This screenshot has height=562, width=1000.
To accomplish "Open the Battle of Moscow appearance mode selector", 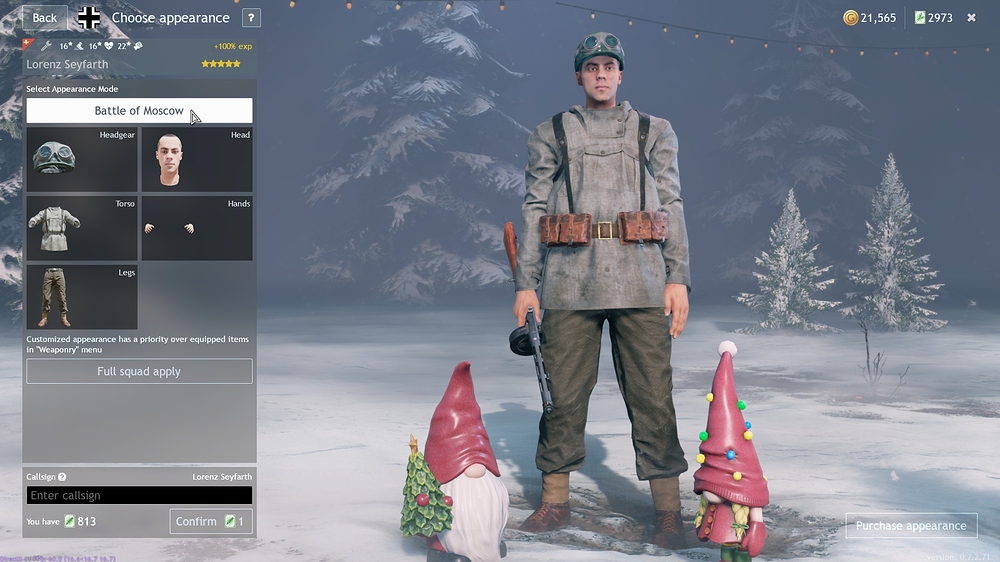I will point(139,111).
